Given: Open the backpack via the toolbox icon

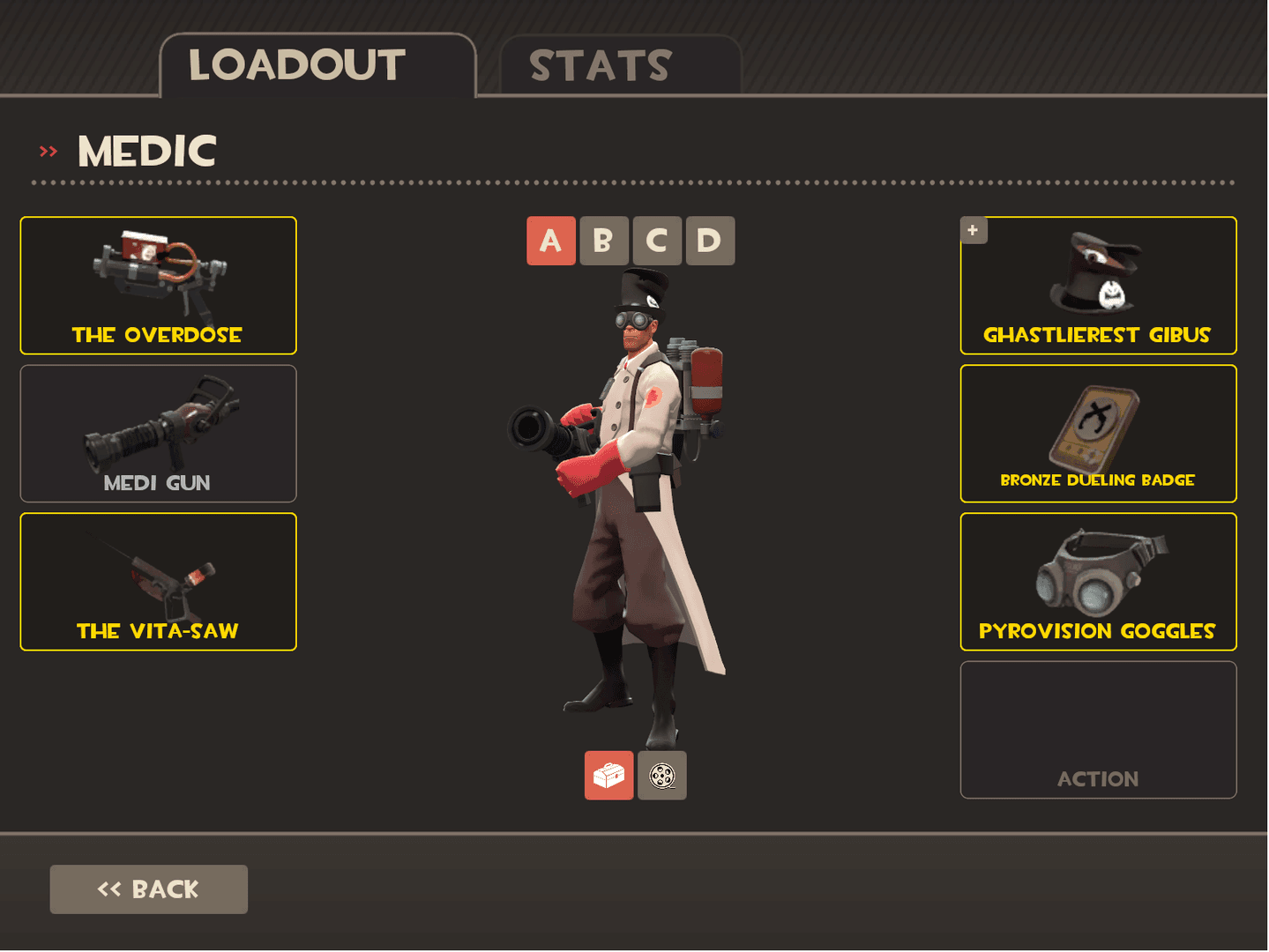Looking at the screenshot, I should tap(608, 776).
